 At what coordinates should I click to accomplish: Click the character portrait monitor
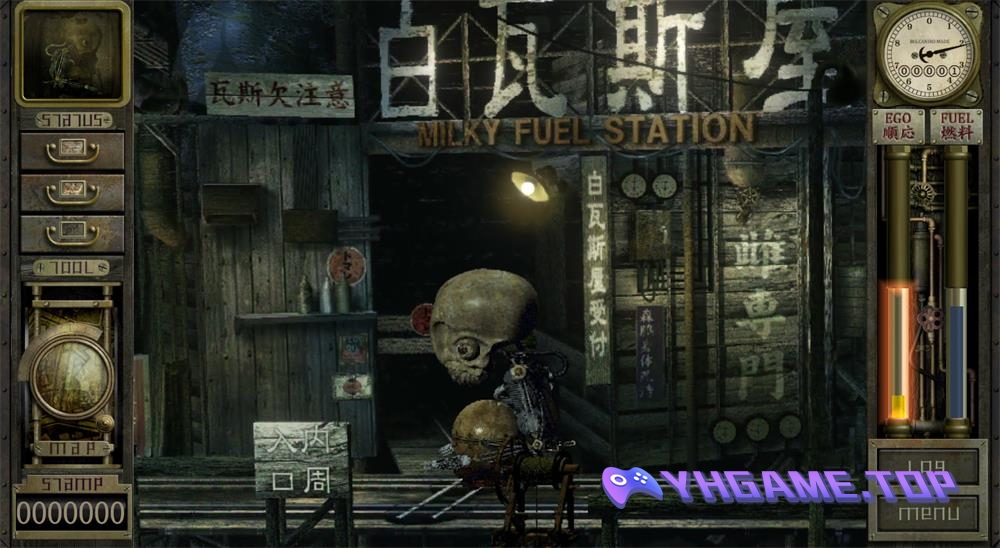tap(72, 53)
